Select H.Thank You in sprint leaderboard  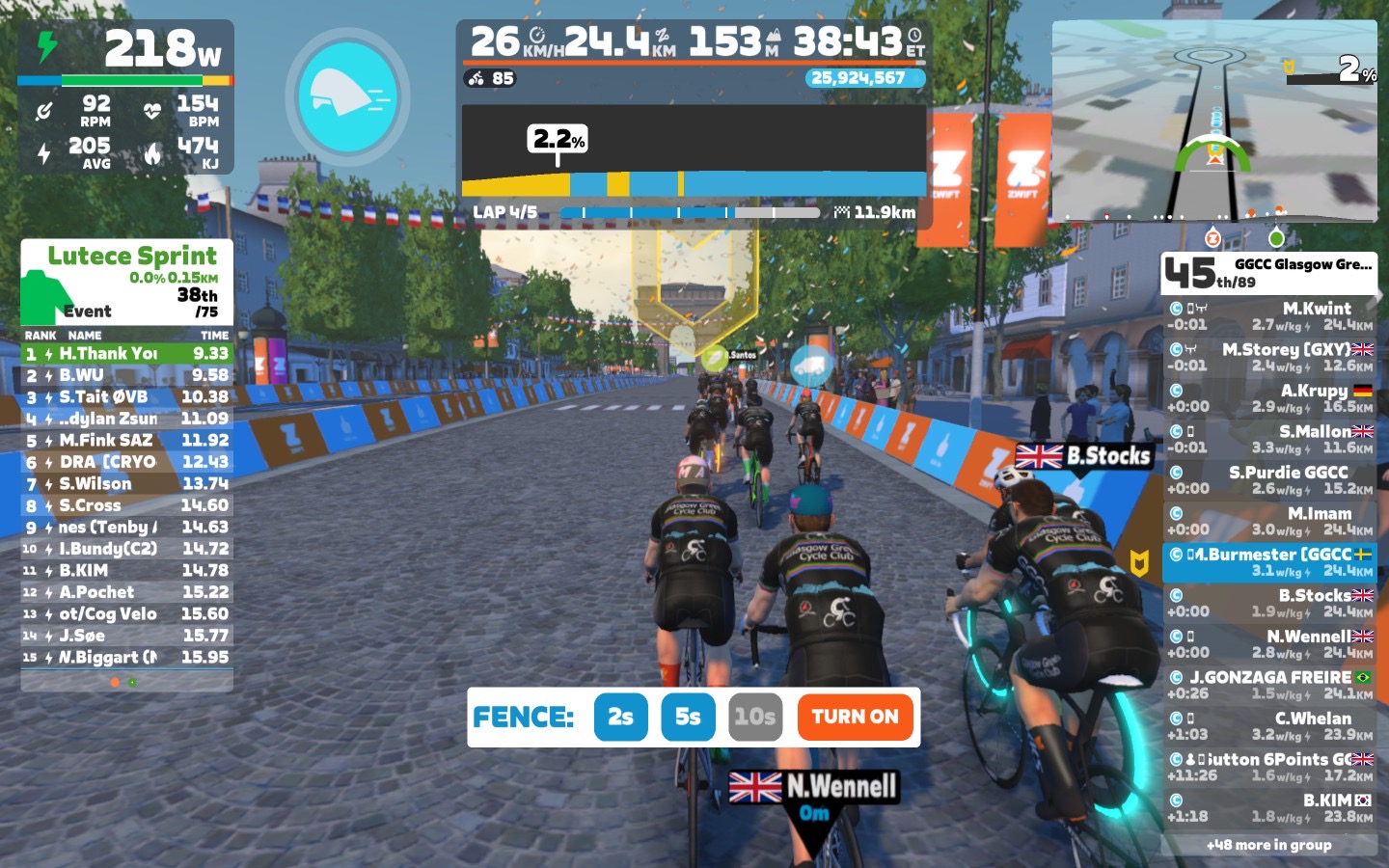(126, 354)
